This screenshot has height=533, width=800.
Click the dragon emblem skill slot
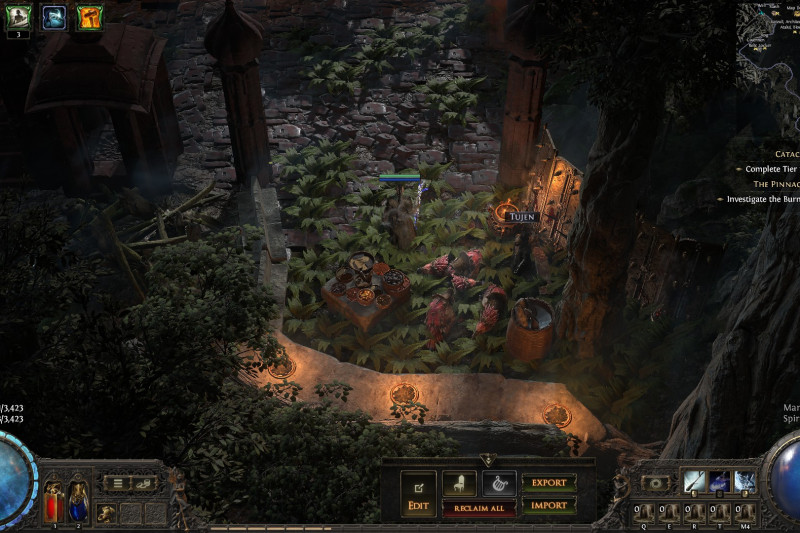click(106, 514)
